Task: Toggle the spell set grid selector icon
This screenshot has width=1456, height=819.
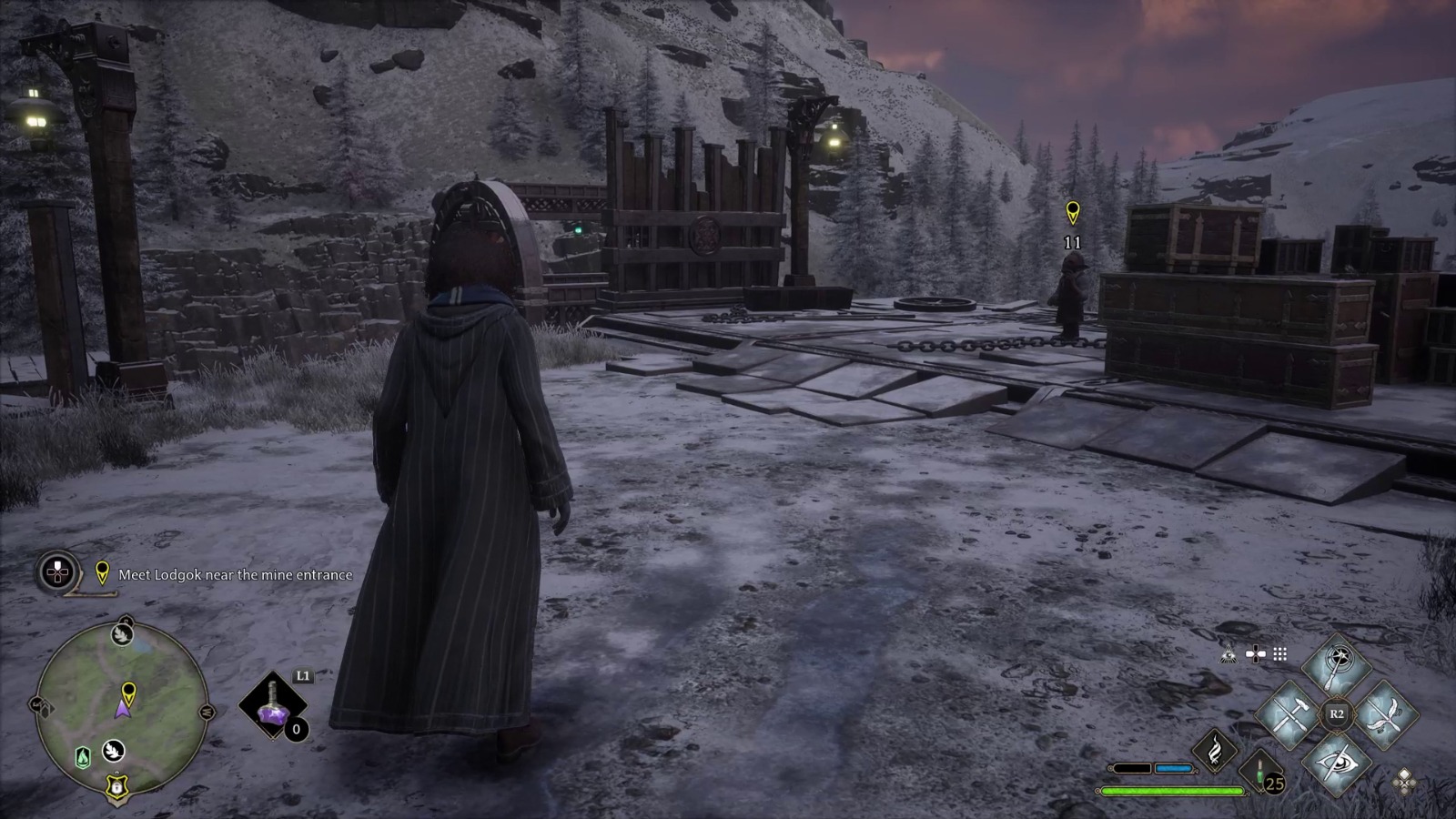Action: 1279,652
